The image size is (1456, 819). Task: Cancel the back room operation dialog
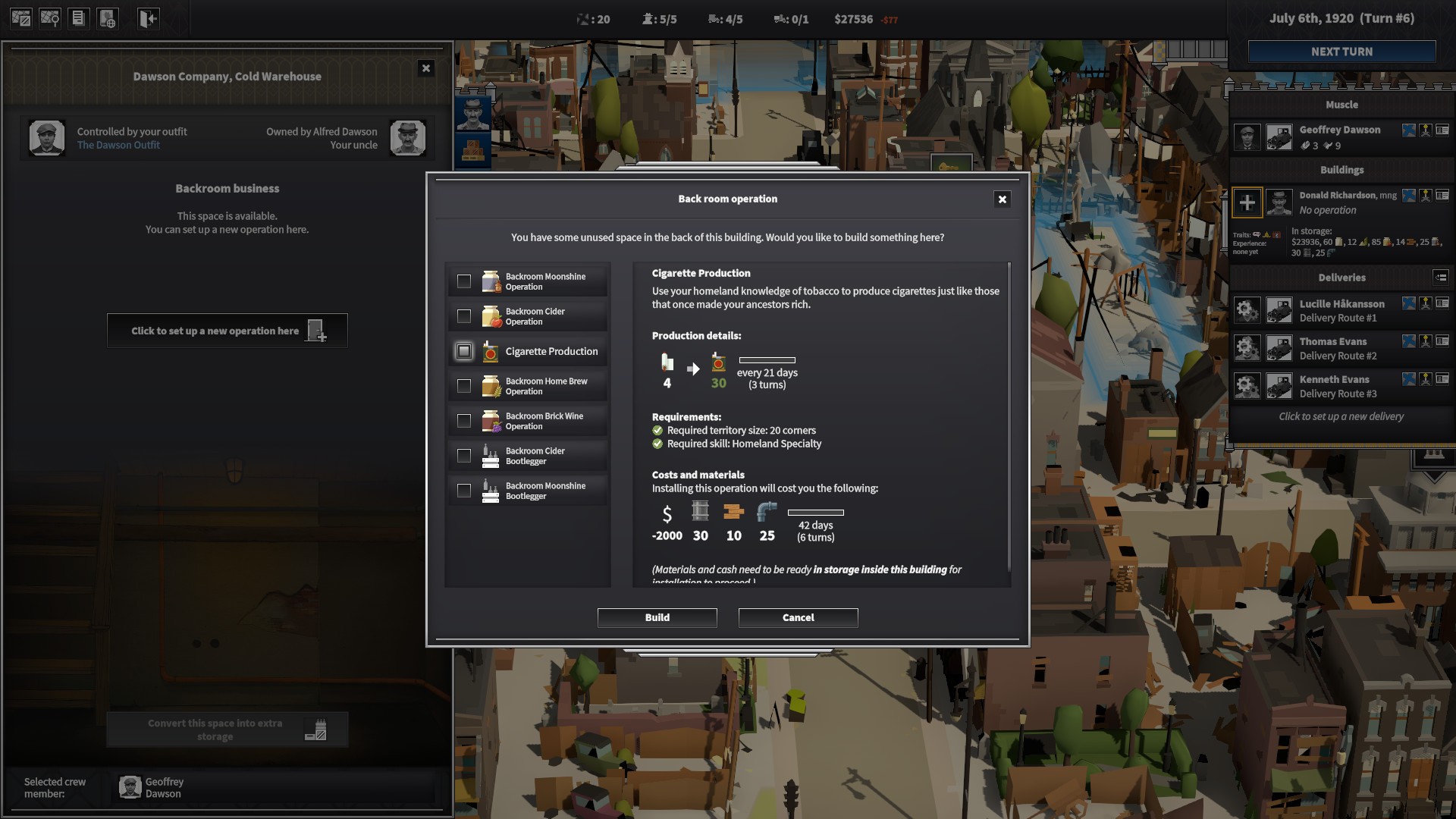(798, 617)
